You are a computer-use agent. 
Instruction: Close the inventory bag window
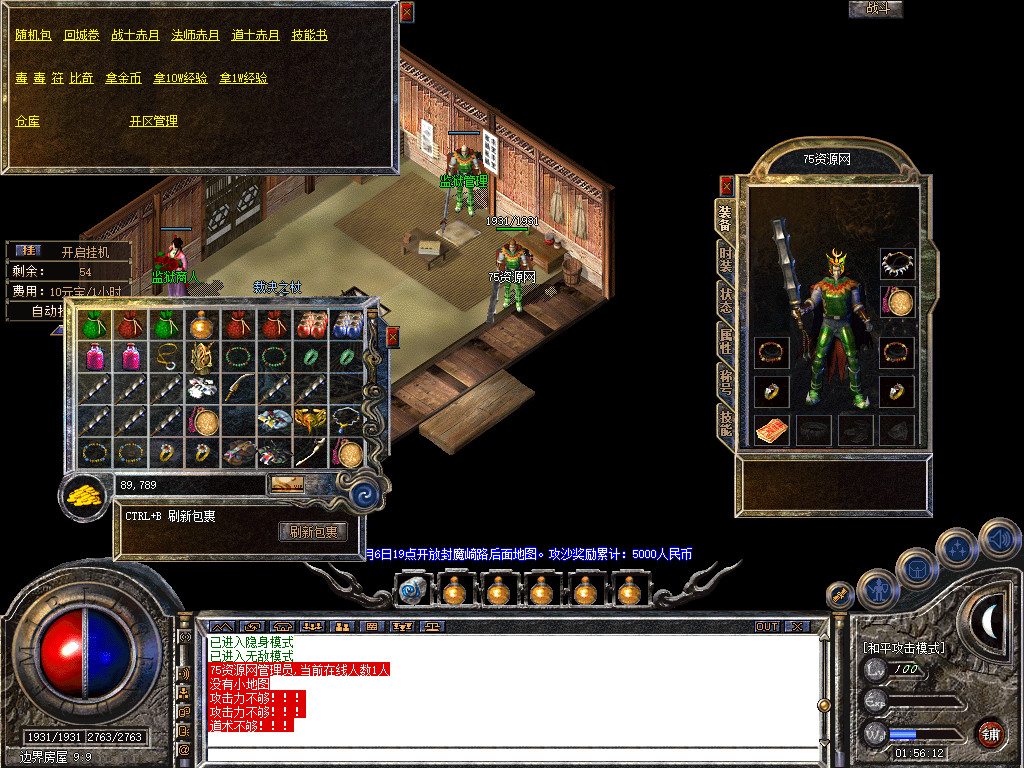[392, 337]
